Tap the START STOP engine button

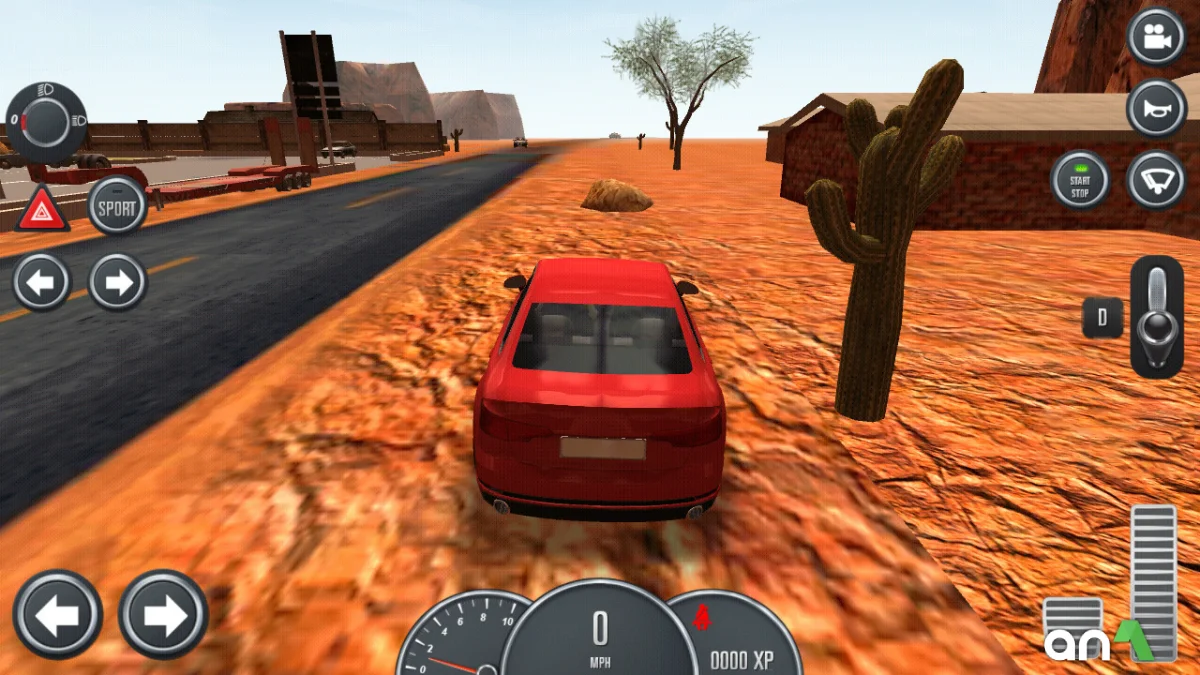click(1080, 181)
